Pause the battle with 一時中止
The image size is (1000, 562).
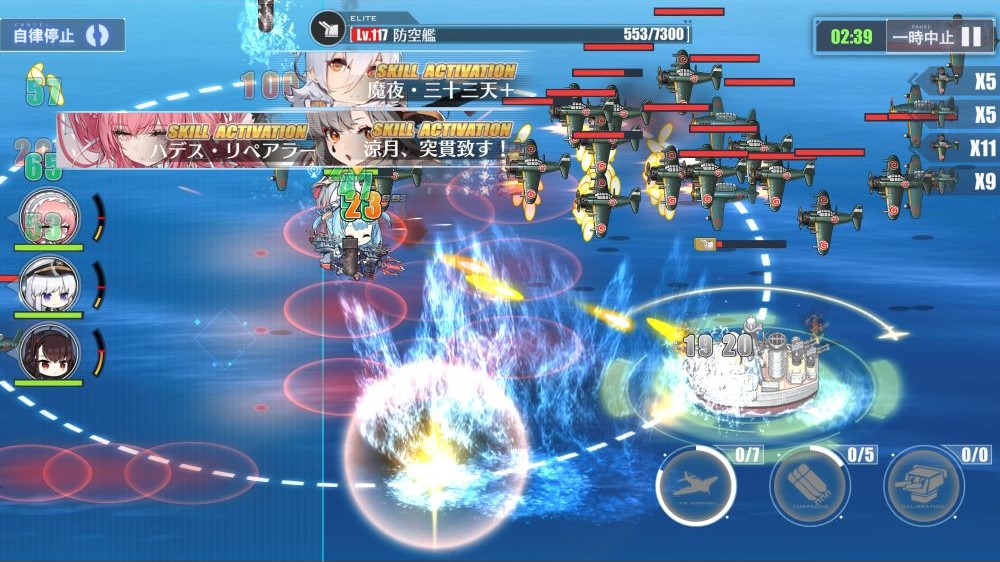(x=938, y=37)
